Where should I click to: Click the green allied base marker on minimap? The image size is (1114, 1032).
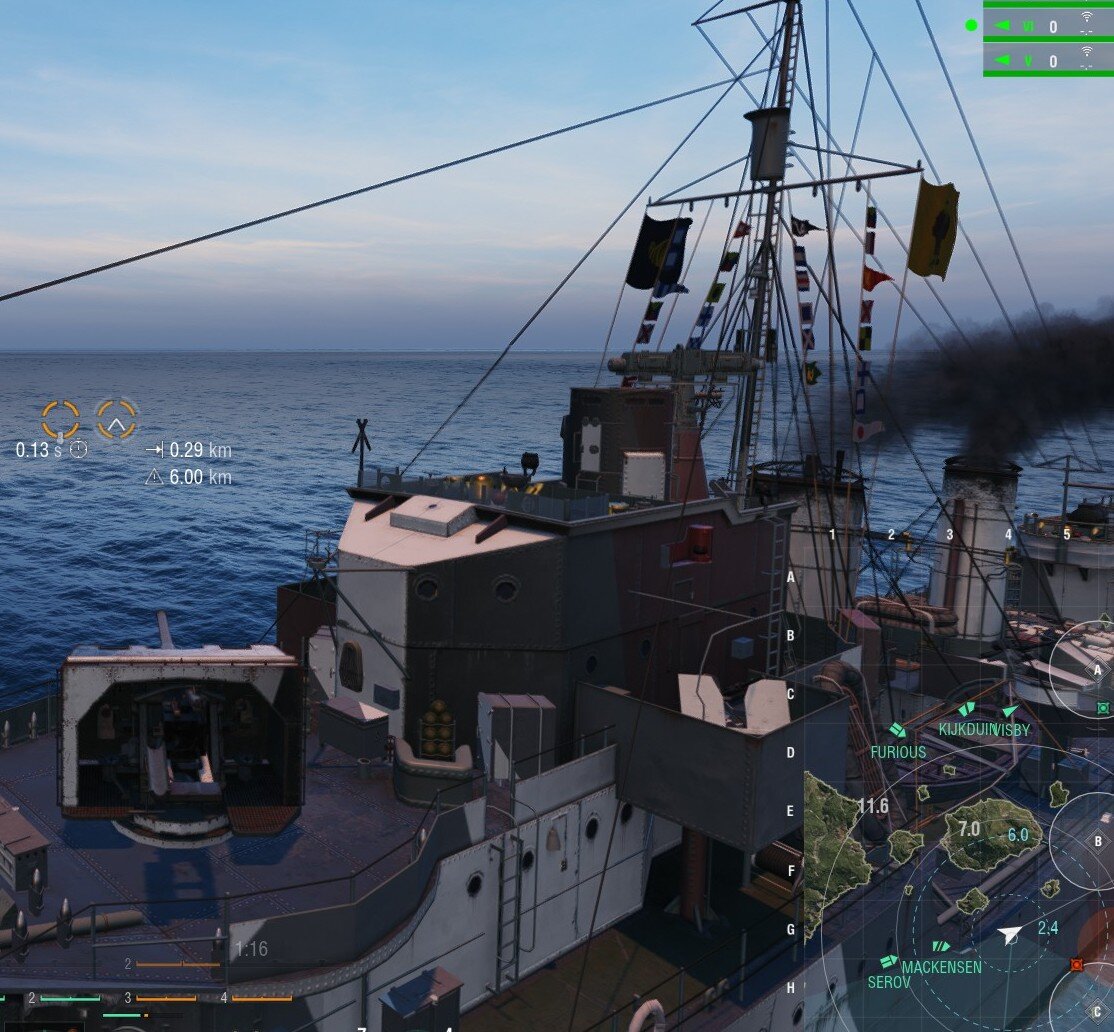click(1103, 708)
